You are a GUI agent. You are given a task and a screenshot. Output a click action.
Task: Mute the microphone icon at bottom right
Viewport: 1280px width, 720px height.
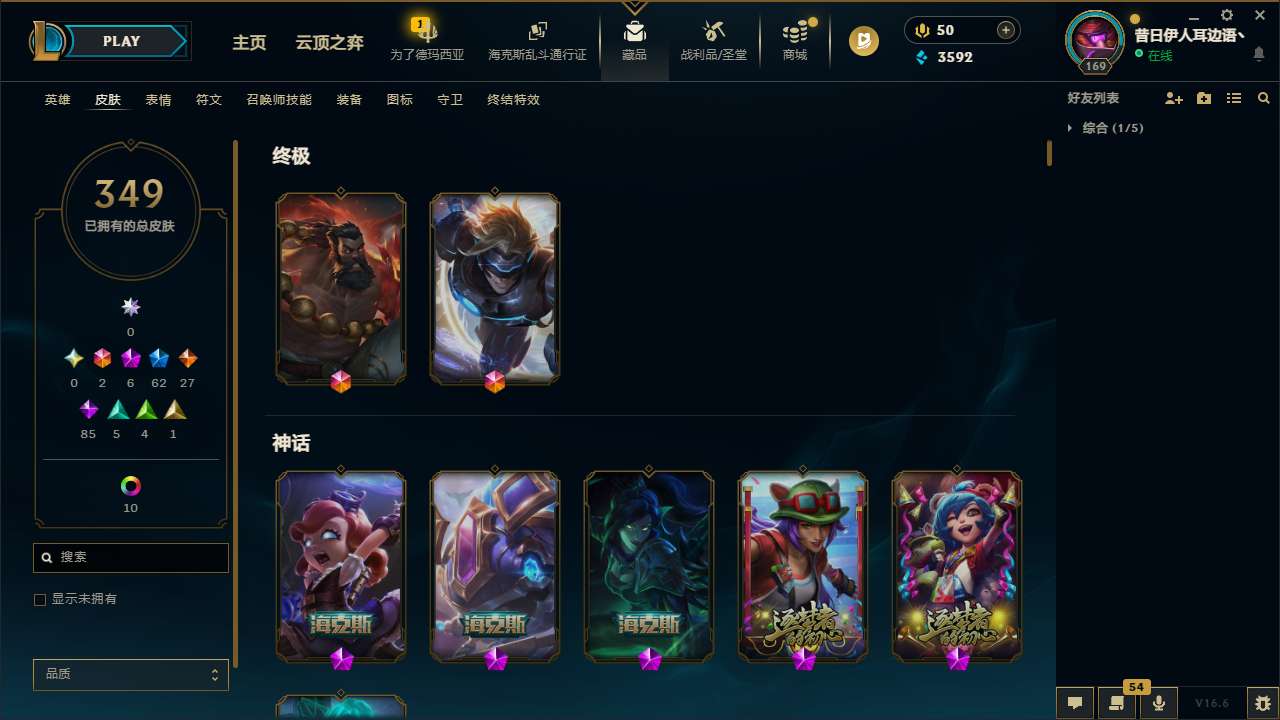[x=1158, y=702]
